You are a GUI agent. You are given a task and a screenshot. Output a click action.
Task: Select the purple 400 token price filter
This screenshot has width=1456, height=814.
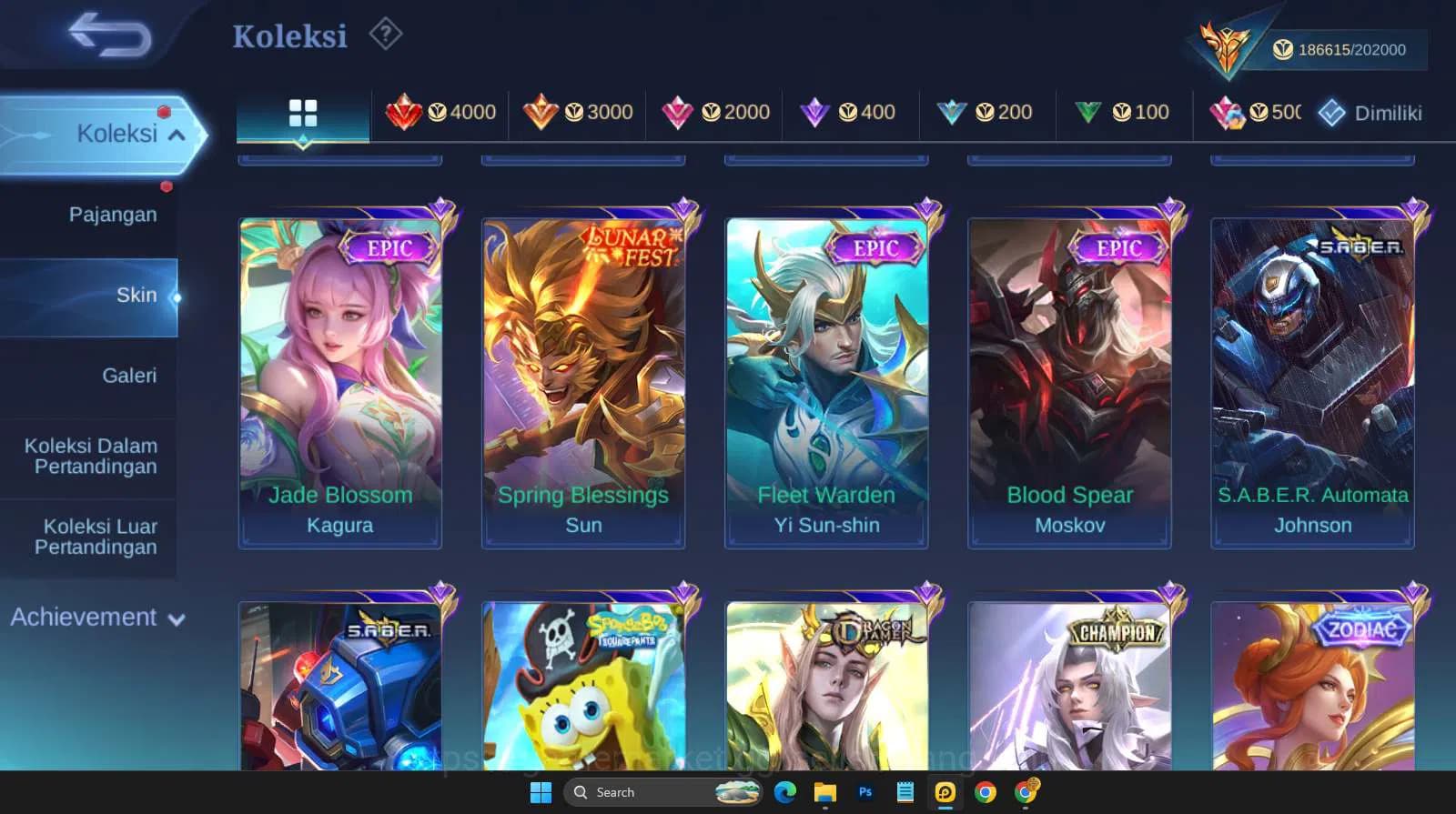(851, 113)
